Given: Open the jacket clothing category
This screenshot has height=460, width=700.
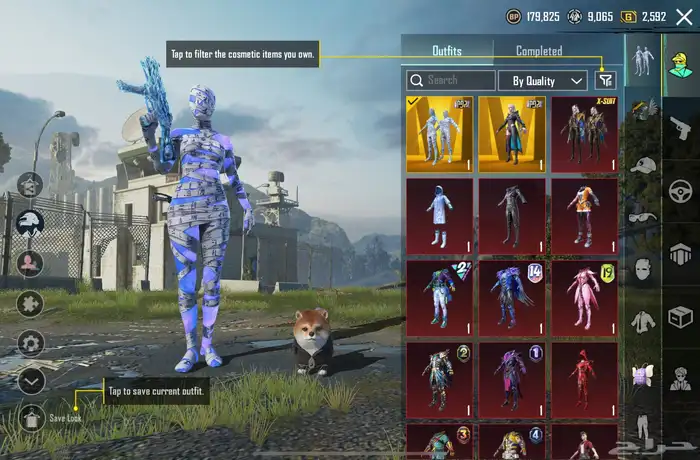Looking at the screenshot, I should point(642,322).
